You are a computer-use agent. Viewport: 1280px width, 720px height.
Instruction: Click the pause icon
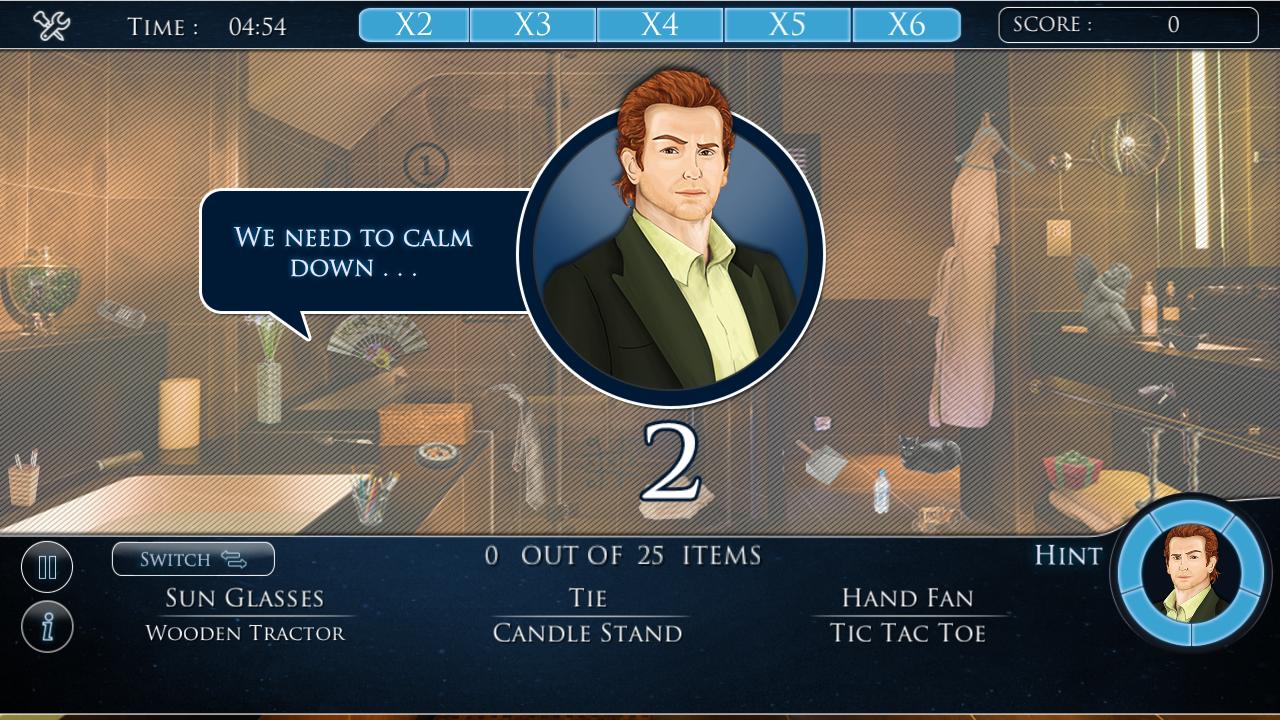pyautogui.click(x=46, y=566)
